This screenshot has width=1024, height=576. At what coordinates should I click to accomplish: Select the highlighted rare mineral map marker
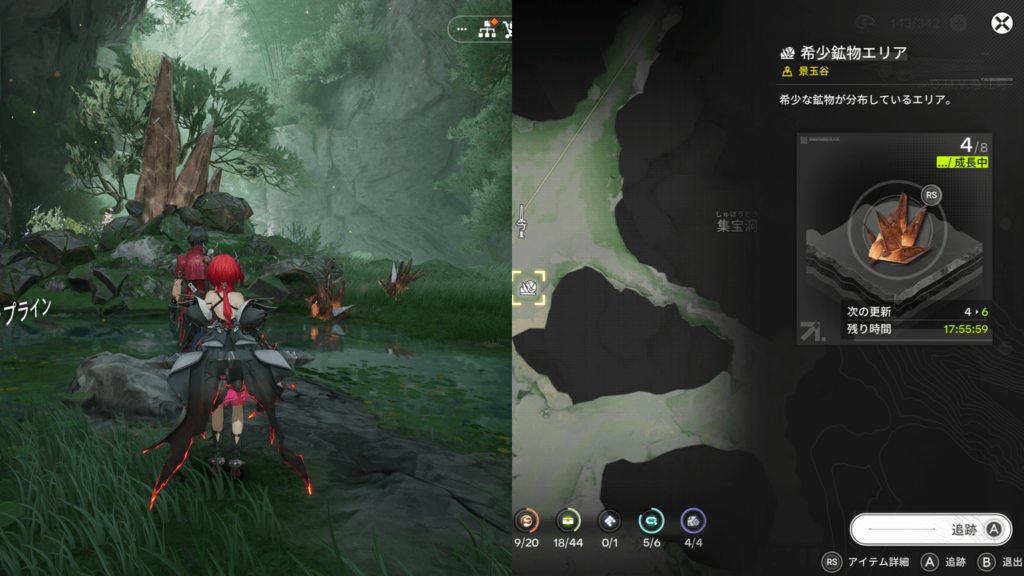point(528,289)
